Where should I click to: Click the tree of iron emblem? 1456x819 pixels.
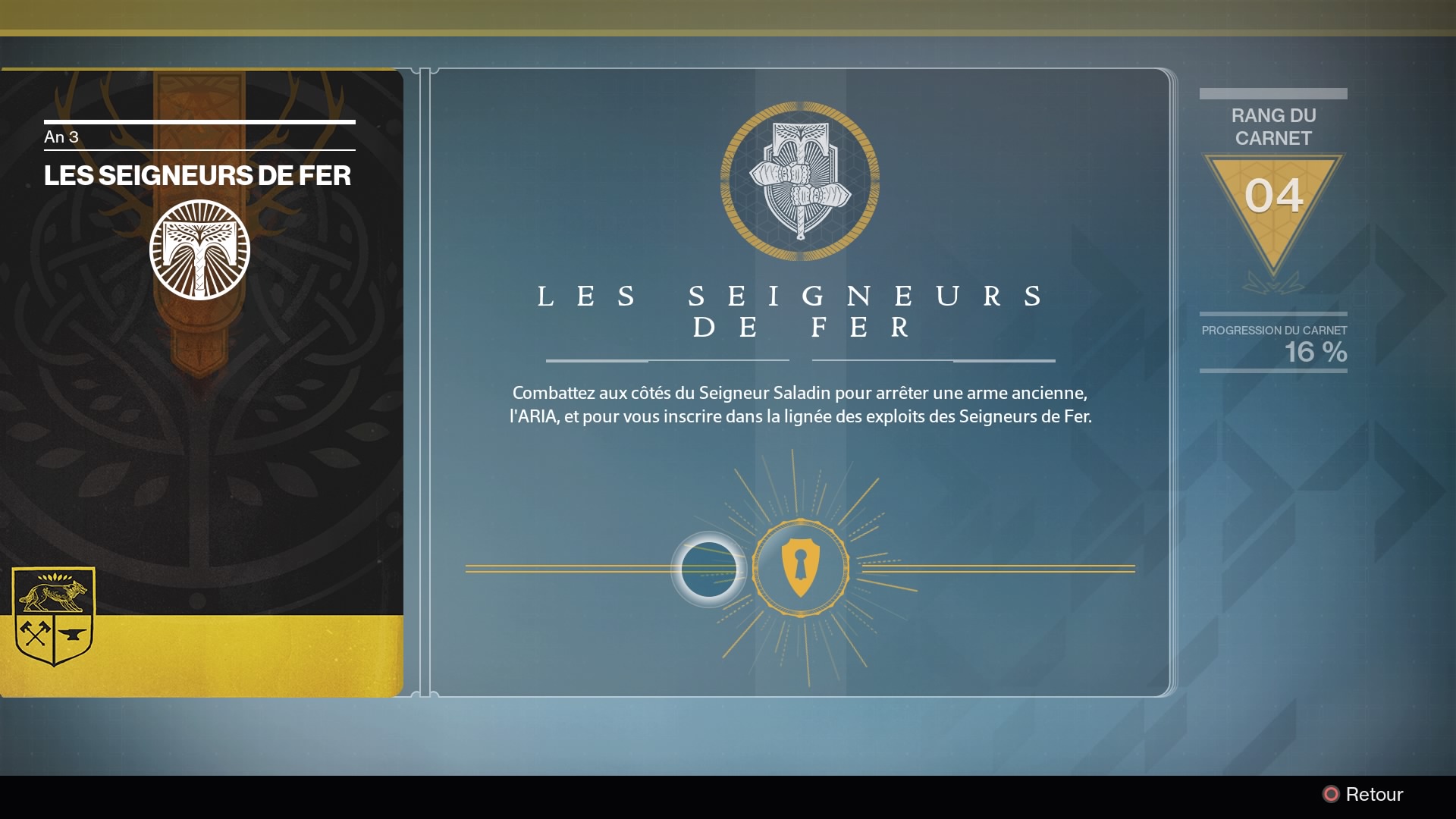click(x=199, y=250)
